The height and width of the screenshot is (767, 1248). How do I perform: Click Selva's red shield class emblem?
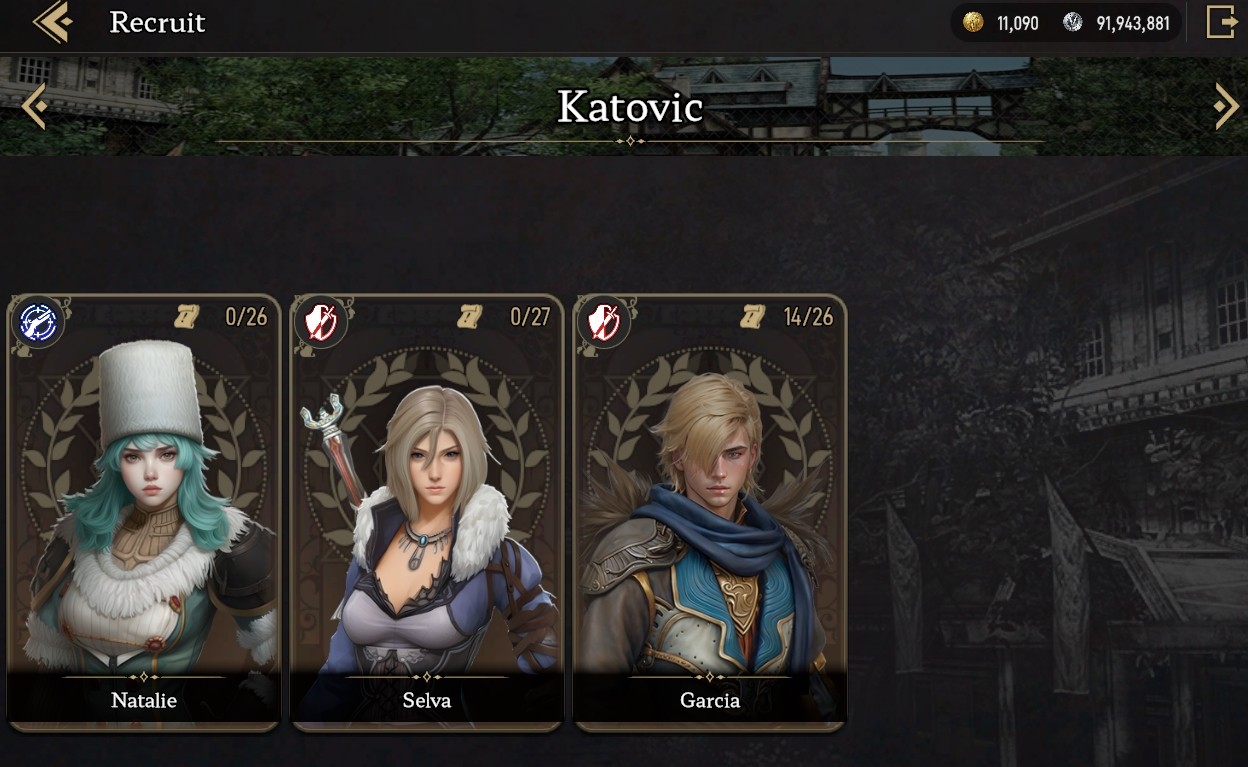(x=322, y=322)
